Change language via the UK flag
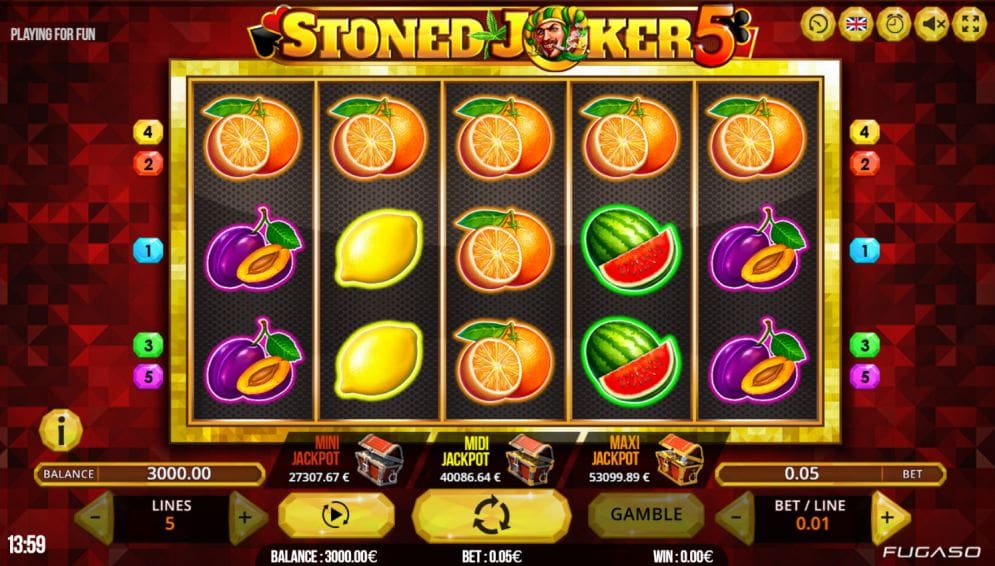 (857, 24)
